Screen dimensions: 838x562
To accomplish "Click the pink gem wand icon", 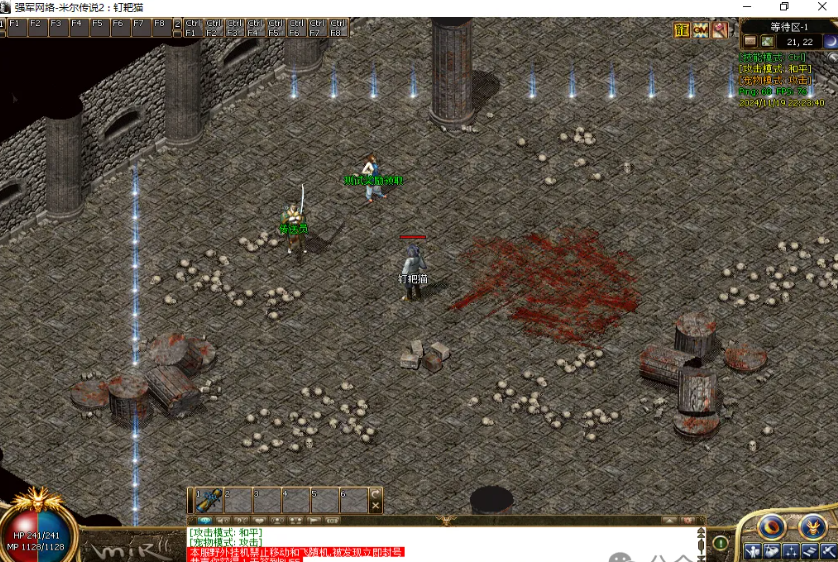I will [719, 31].
